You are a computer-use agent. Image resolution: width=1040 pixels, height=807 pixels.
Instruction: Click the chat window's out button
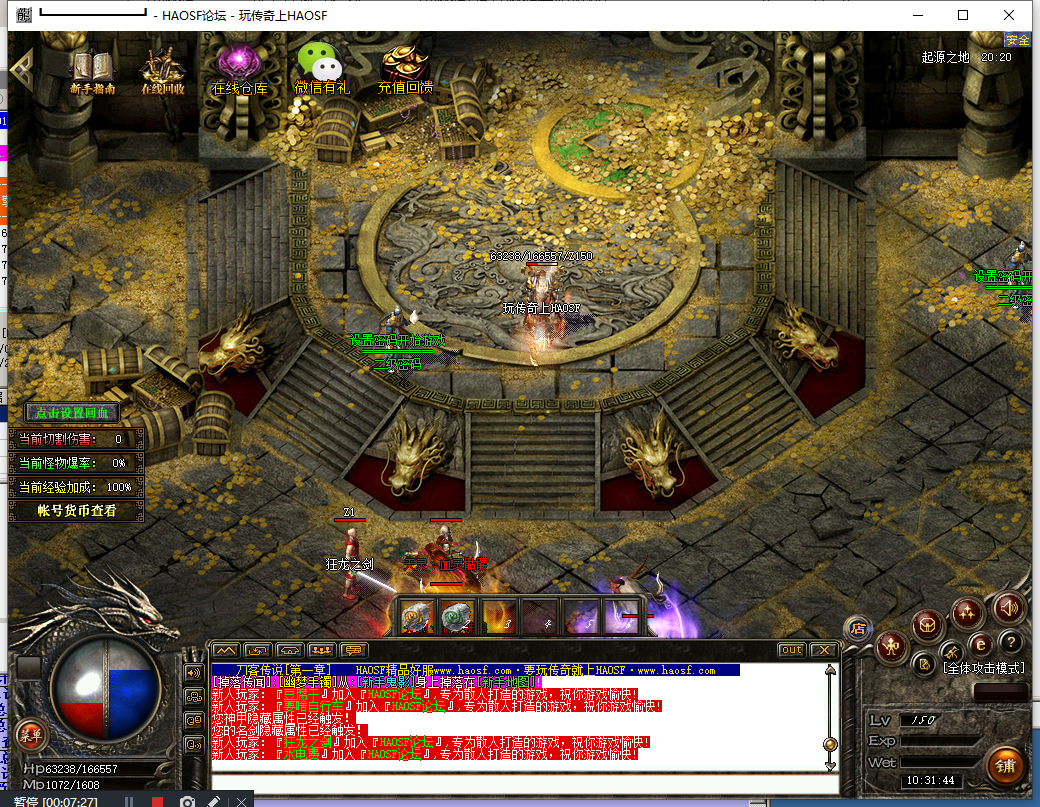791,650
